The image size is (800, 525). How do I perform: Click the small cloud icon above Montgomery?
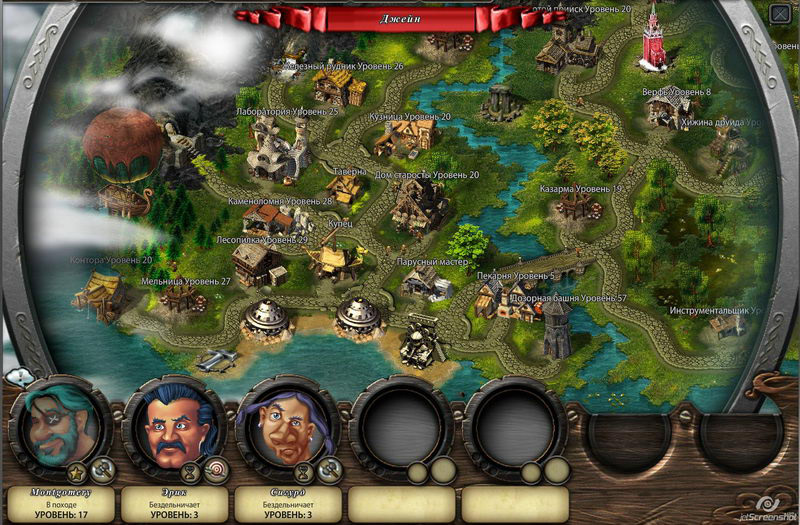(x=18, y=377)
